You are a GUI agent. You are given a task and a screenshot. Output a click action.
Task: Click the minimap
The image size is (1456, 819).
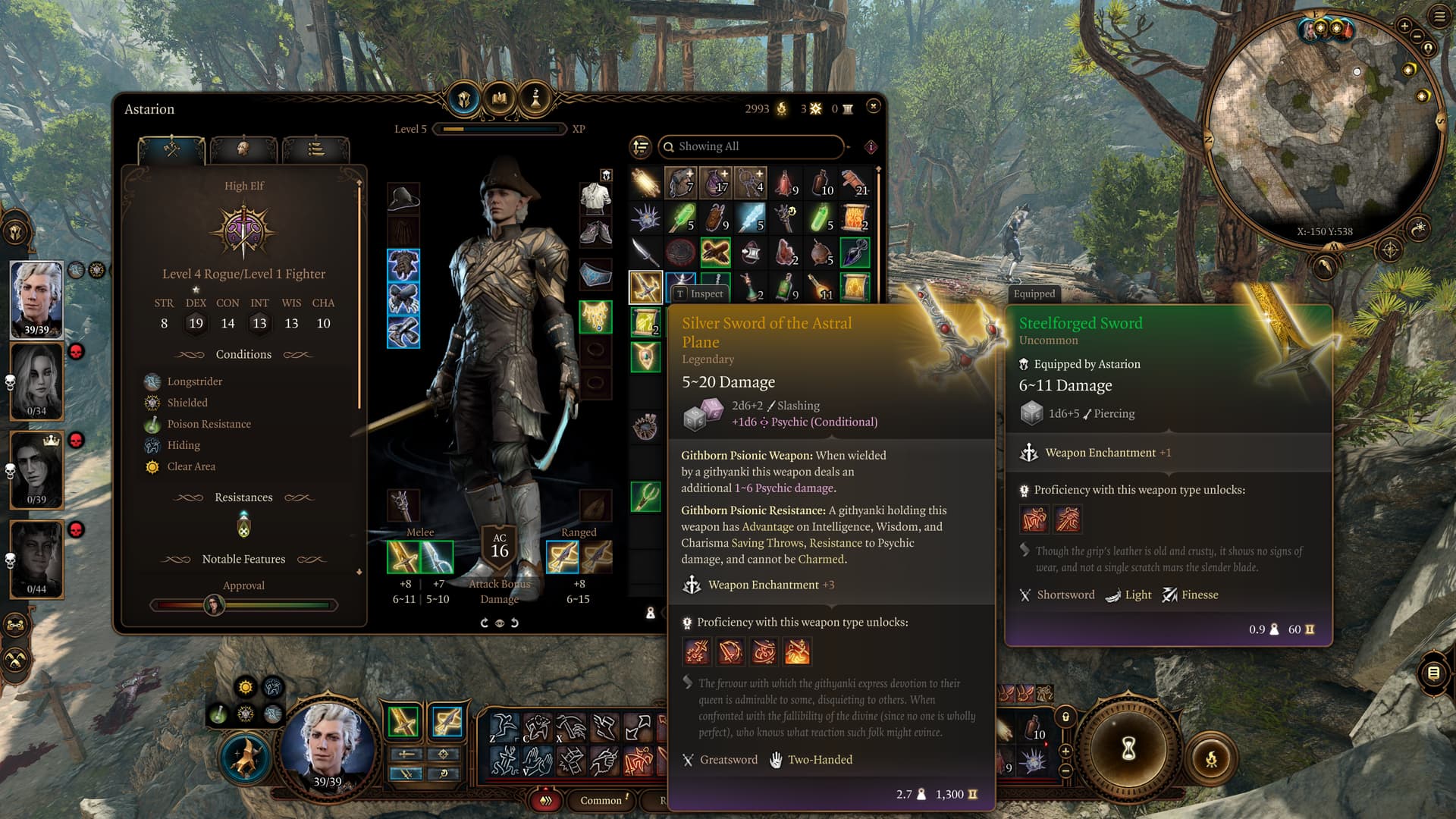[1323, 129]
